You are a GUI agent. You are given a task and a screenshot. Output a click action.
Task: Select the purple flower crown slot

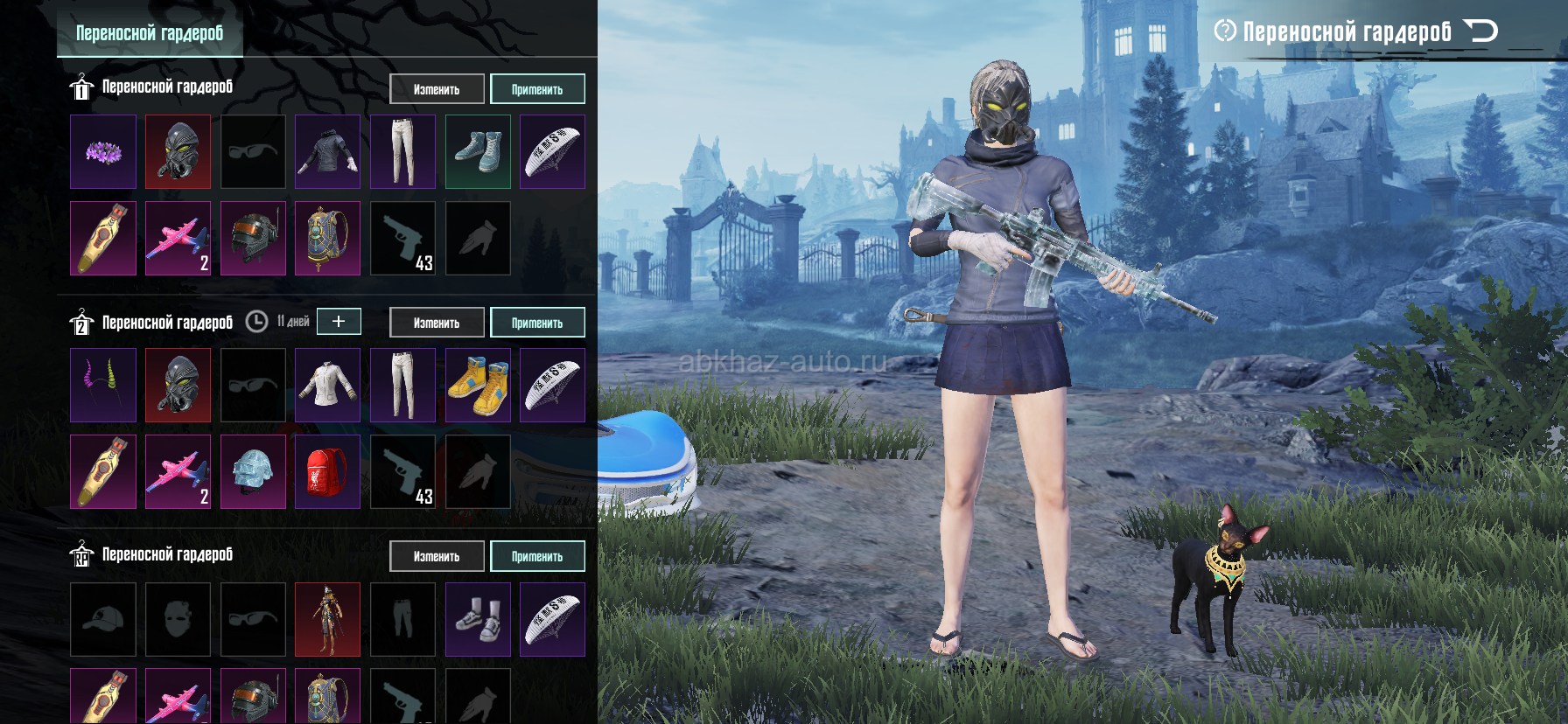tap(103, 152)
